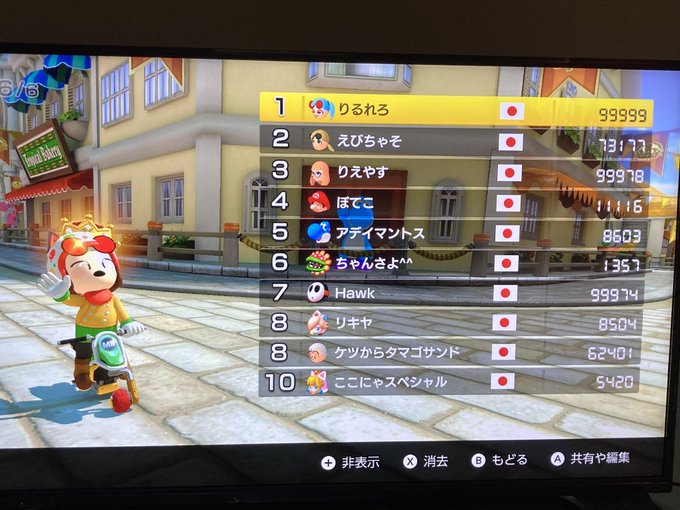Choose the ちゃんさよ^^ player row

455,262
